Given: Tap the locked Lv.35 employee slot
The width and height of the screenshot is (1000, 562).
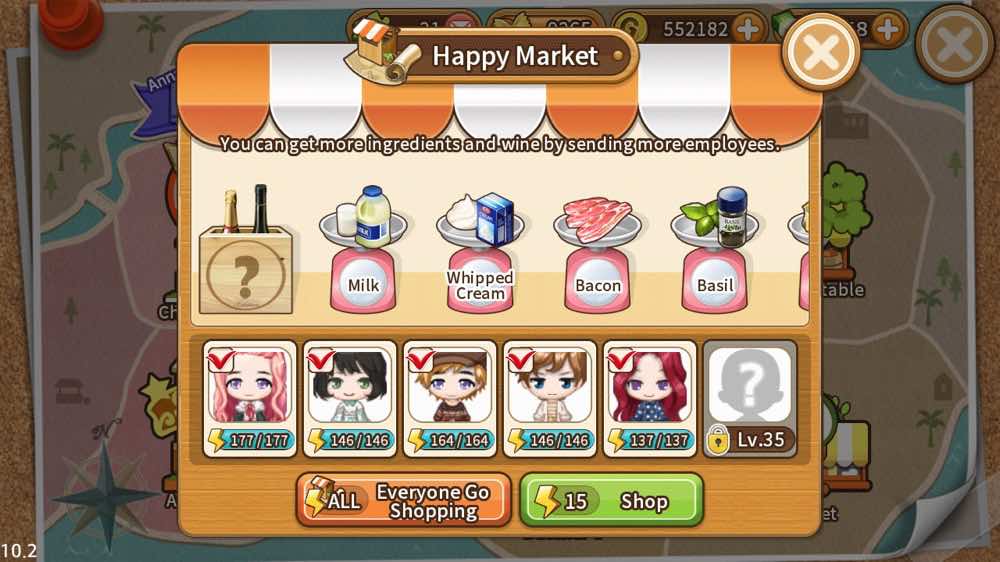Looking at the screenshot, I should click(750, 398).
